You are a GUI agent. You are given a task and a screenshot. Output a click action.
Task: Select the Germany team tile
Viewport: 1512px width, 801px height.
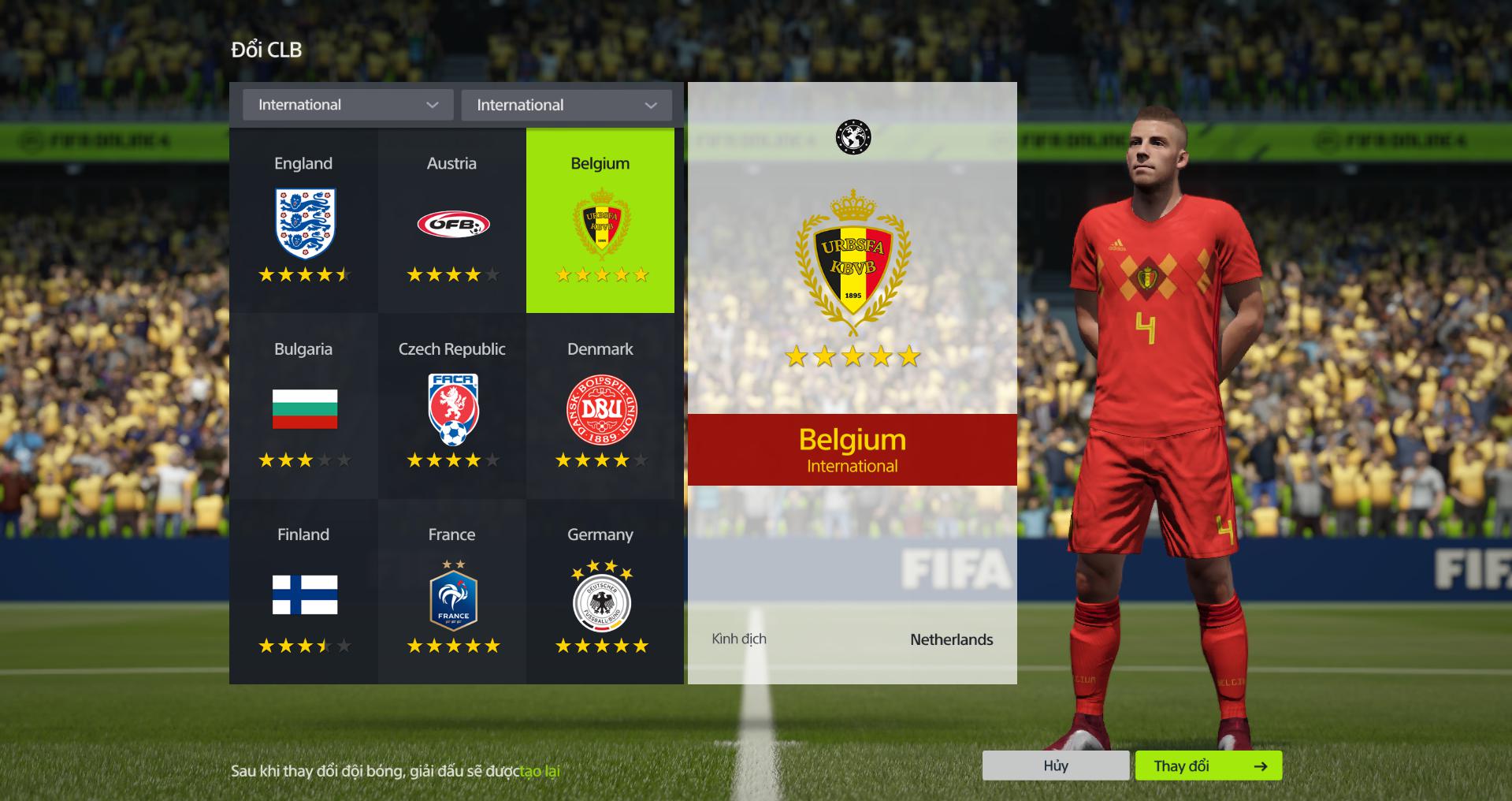(x=600, y=591)
